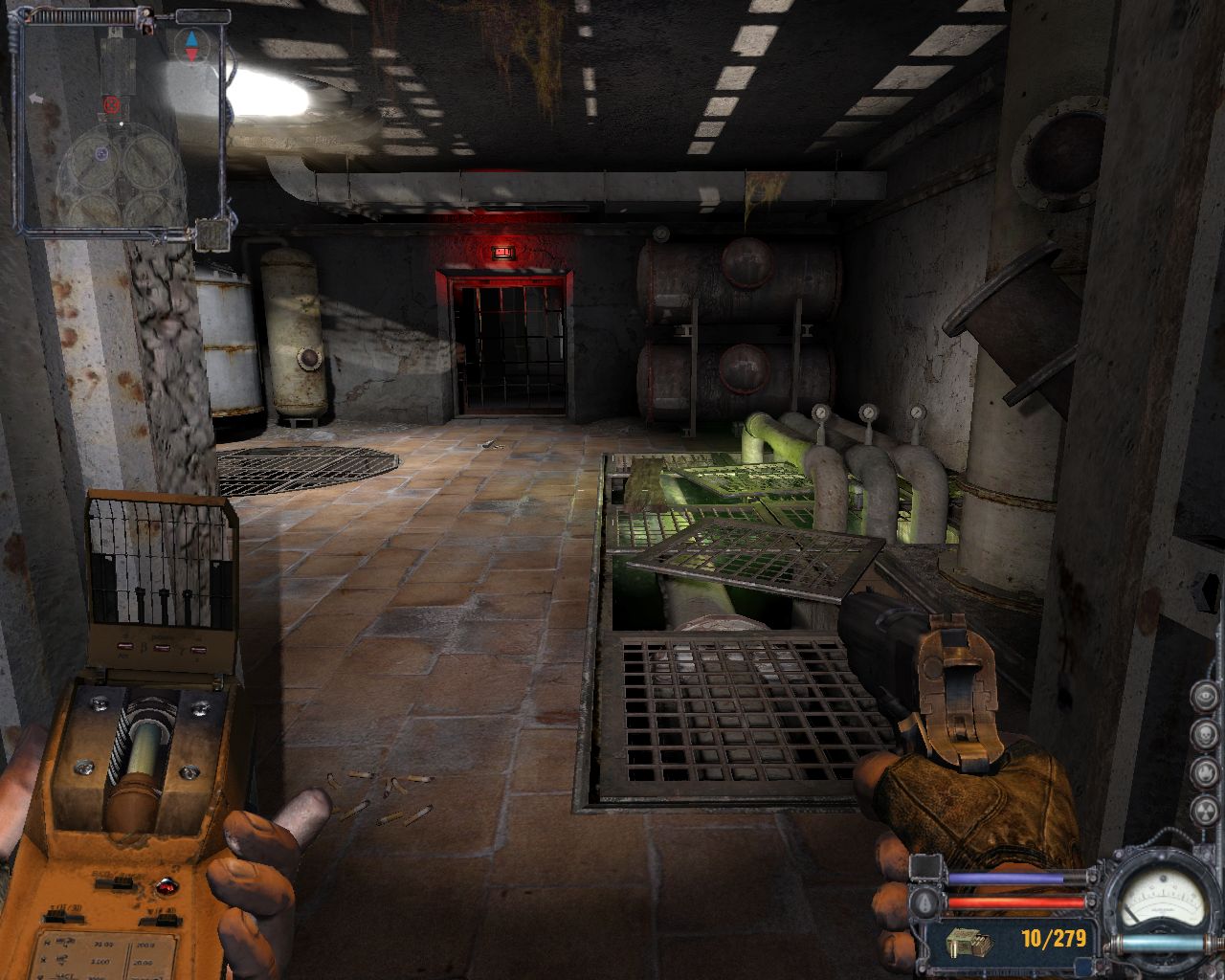
Task: Click the analog noise gauge dial
Action: (x=1162, y=899)
